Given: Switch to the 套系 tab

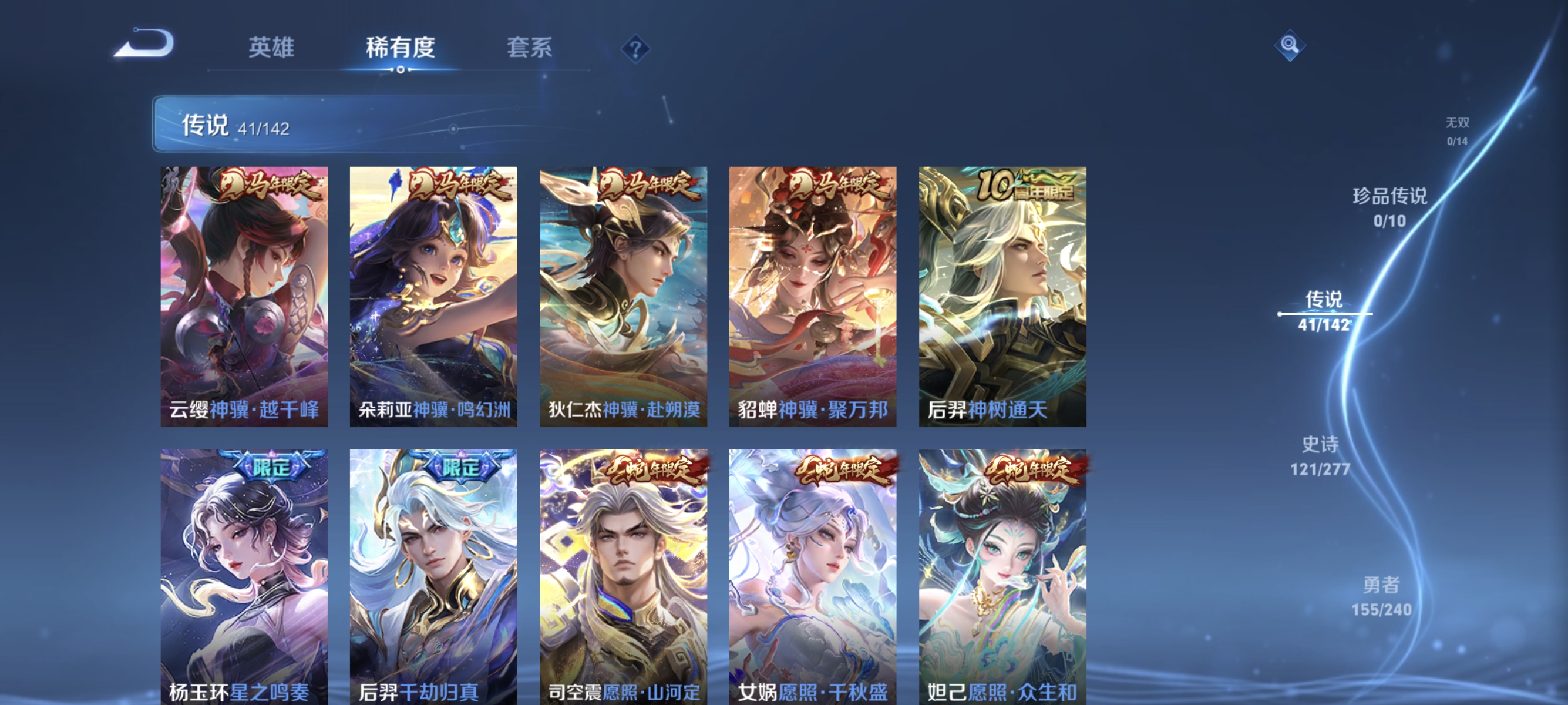Looking at the screenshot, I should [529, 49].
